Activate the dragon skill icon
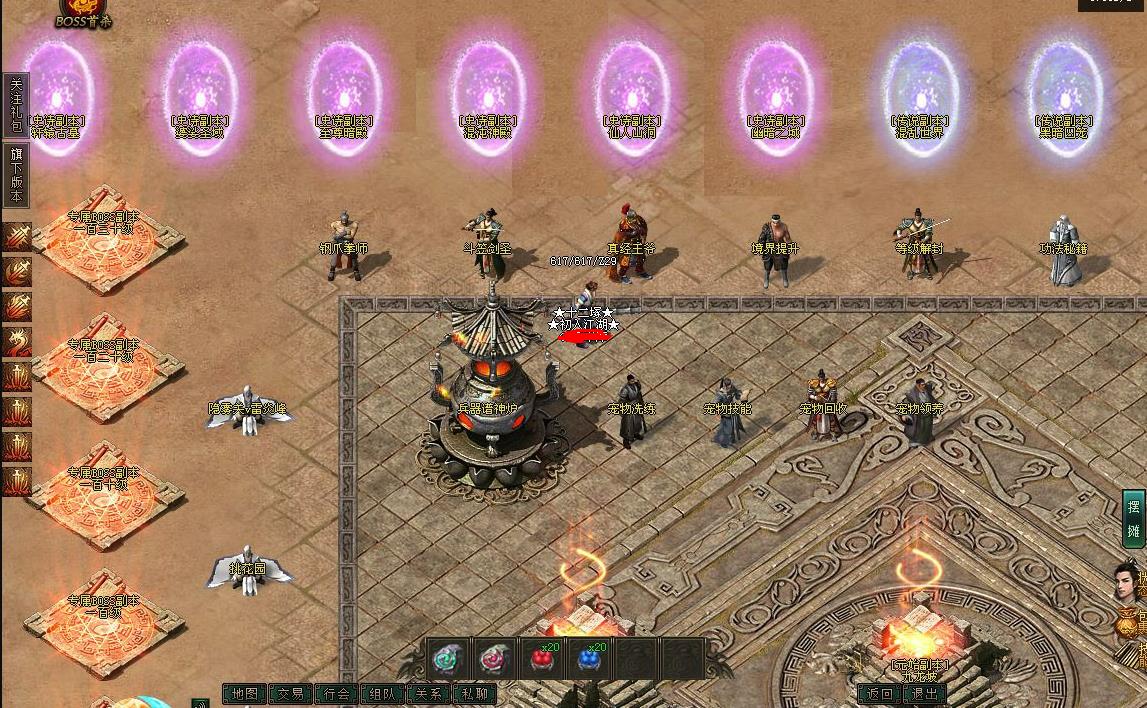The image size is (1147, 708). point(17,343)
